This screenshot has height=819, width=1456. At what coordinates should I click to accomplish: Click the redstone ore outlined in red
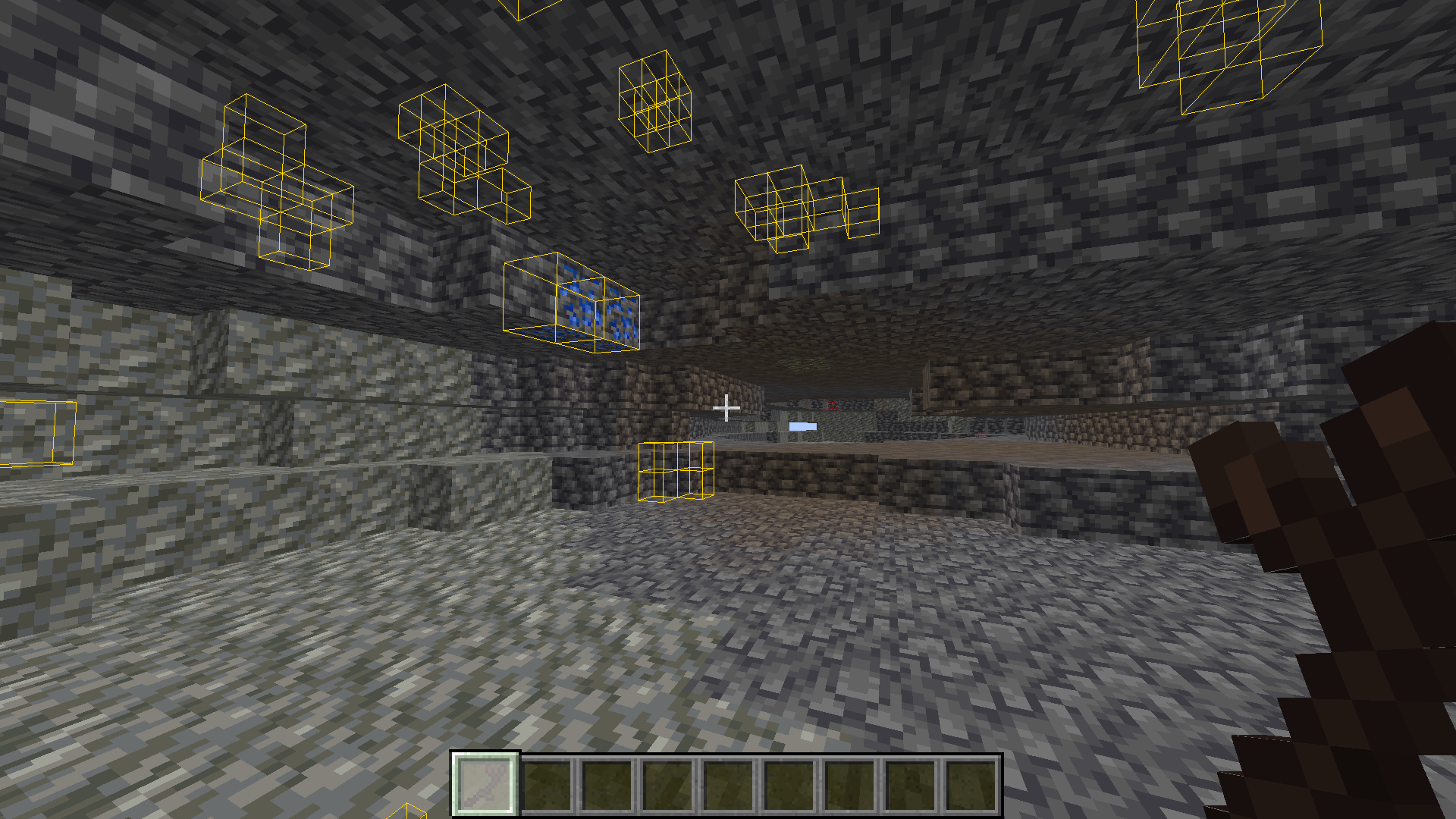point(832,404)
